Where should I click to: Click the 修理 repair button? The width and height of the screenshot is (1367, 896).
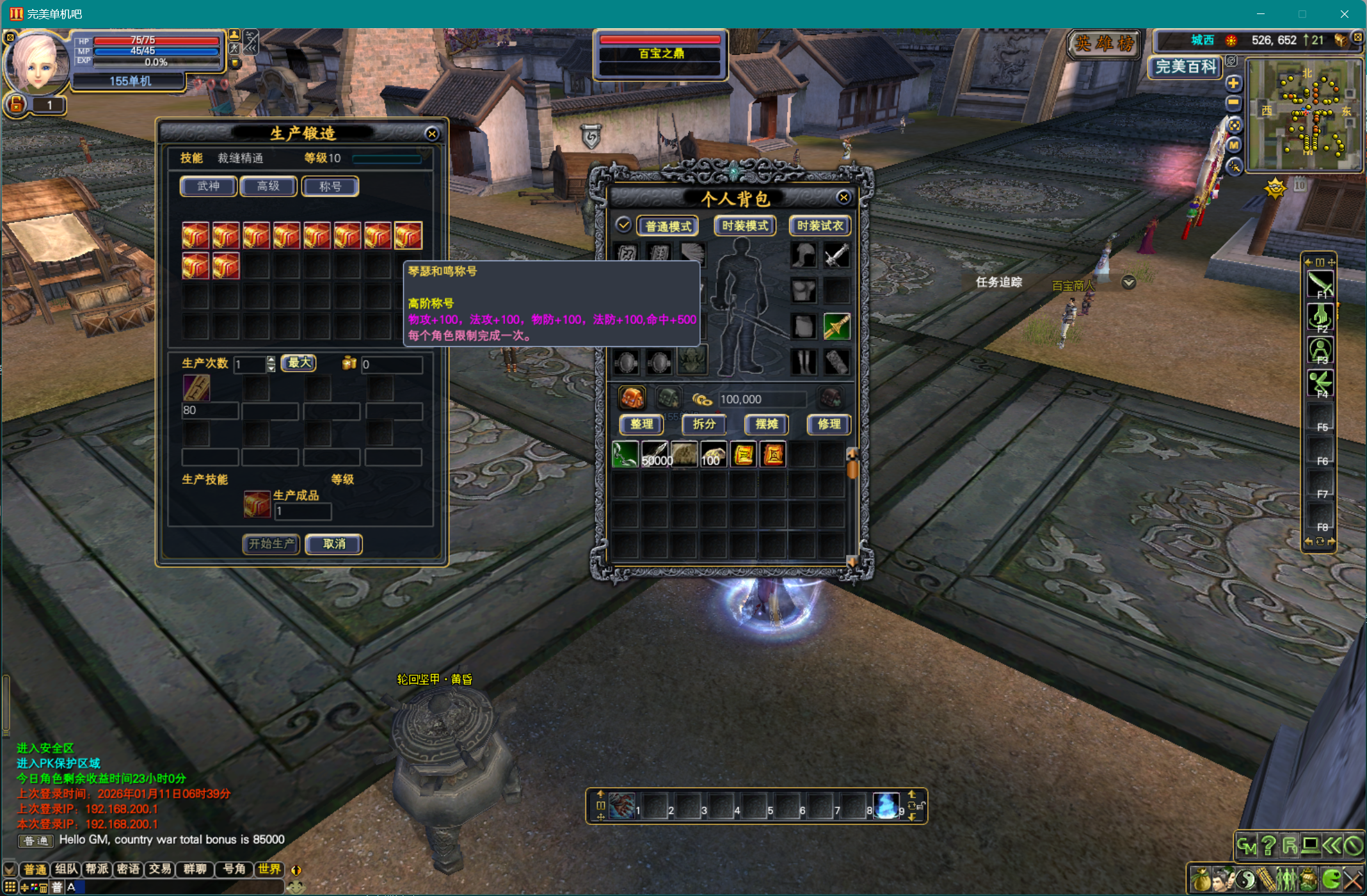829,424
